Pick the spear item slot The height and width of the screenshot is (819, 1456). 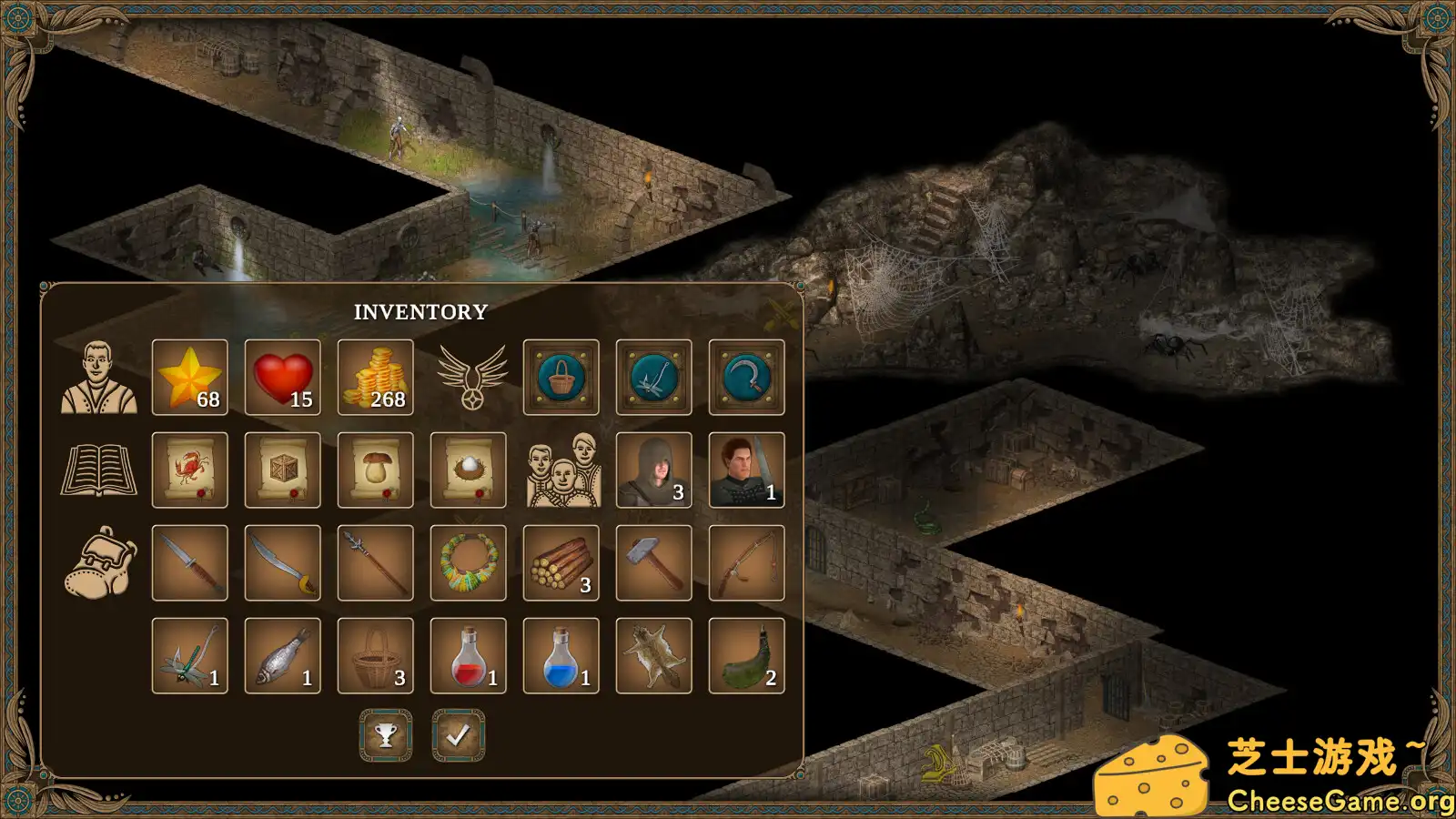click(x=375, y=562)
